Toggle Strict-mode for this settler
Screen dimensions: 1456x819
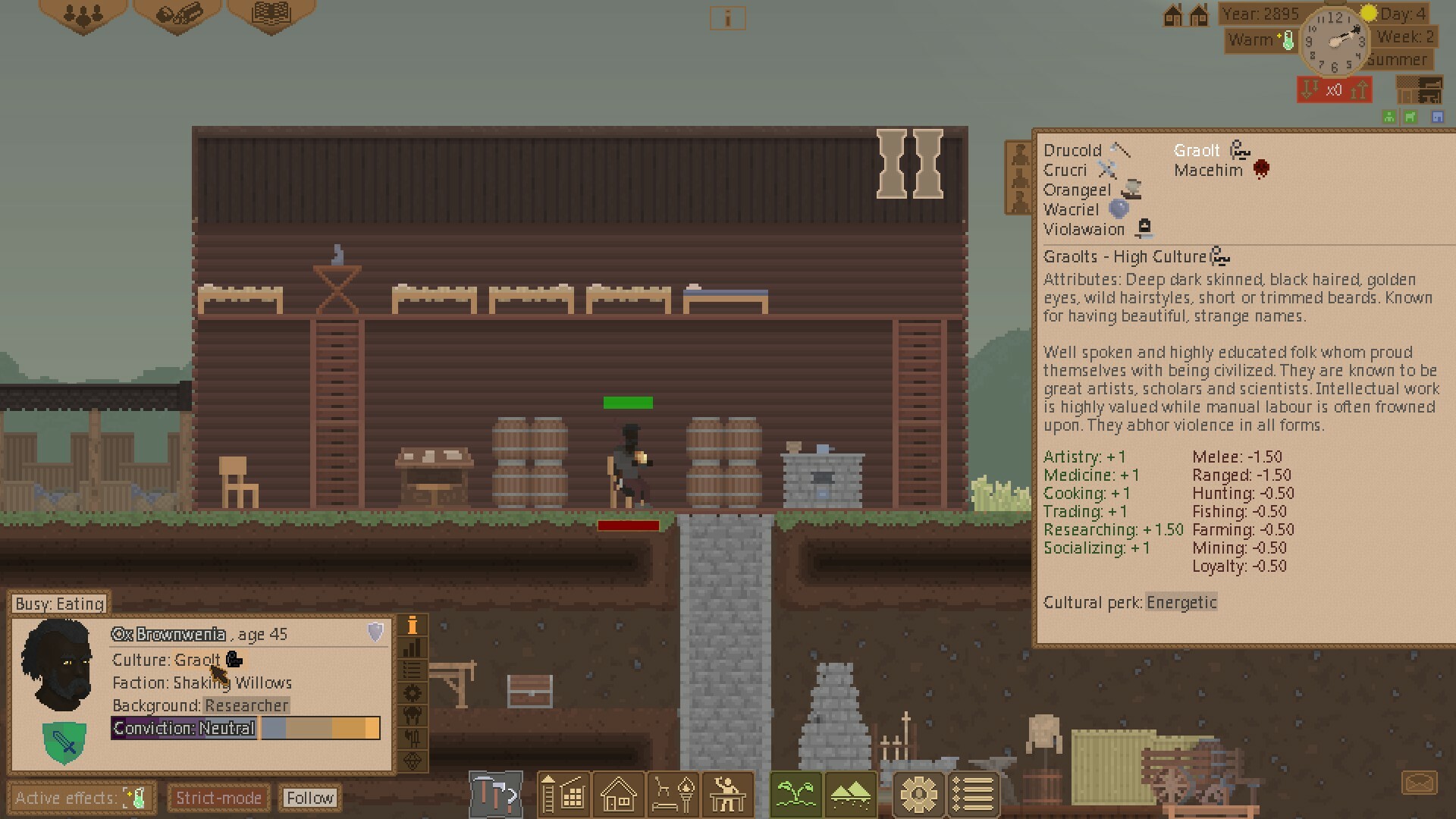218,798
